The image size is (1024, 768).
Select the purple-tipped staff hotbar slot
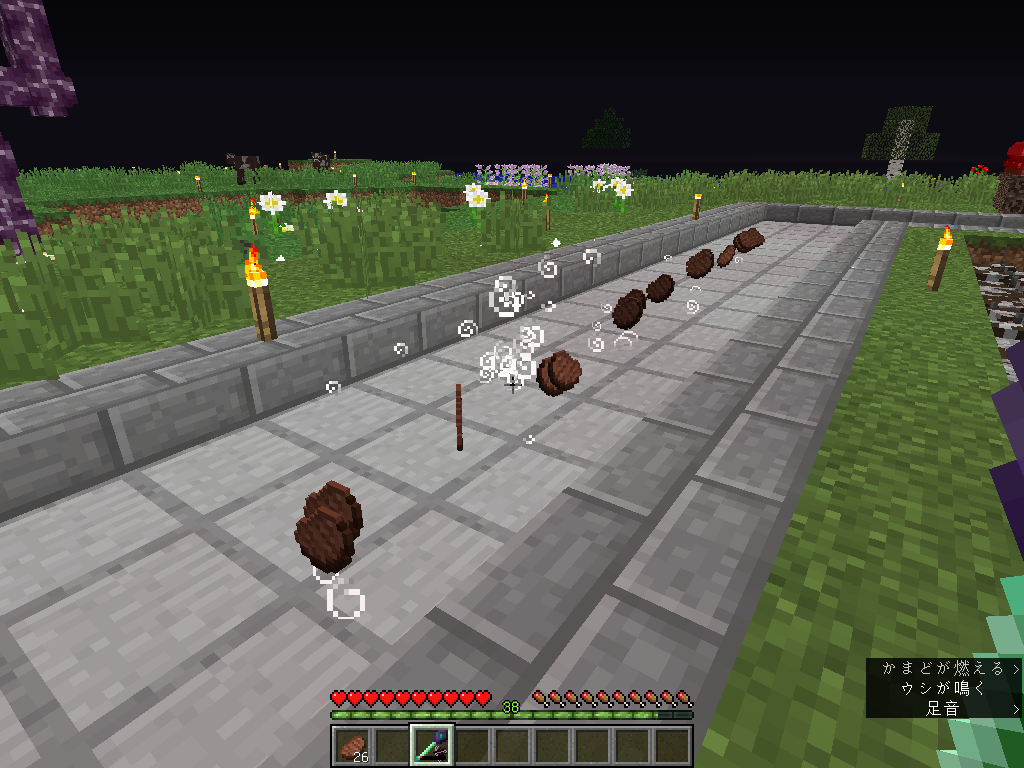432,746
